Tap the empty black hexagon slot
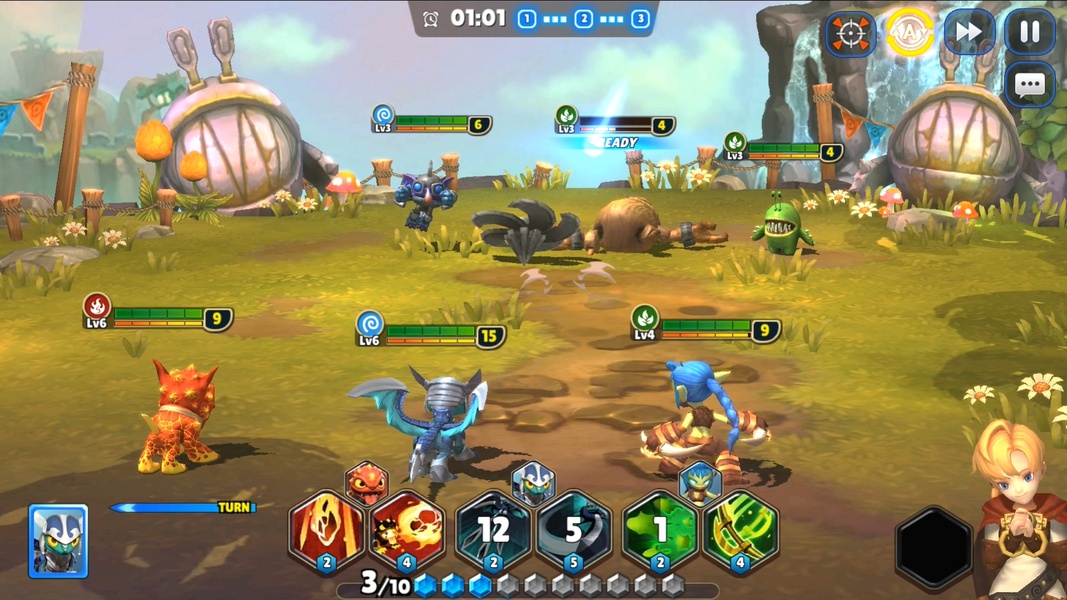The width and height of the screenshot is (1067, 600). (x=933, y=547)
